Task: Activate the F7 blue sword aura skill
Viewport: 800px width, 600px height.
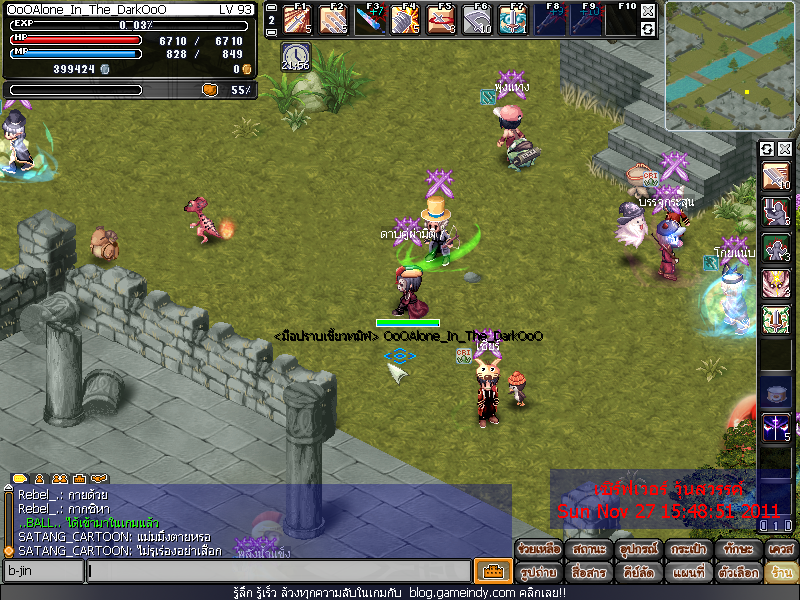Action: pos(513,19)
